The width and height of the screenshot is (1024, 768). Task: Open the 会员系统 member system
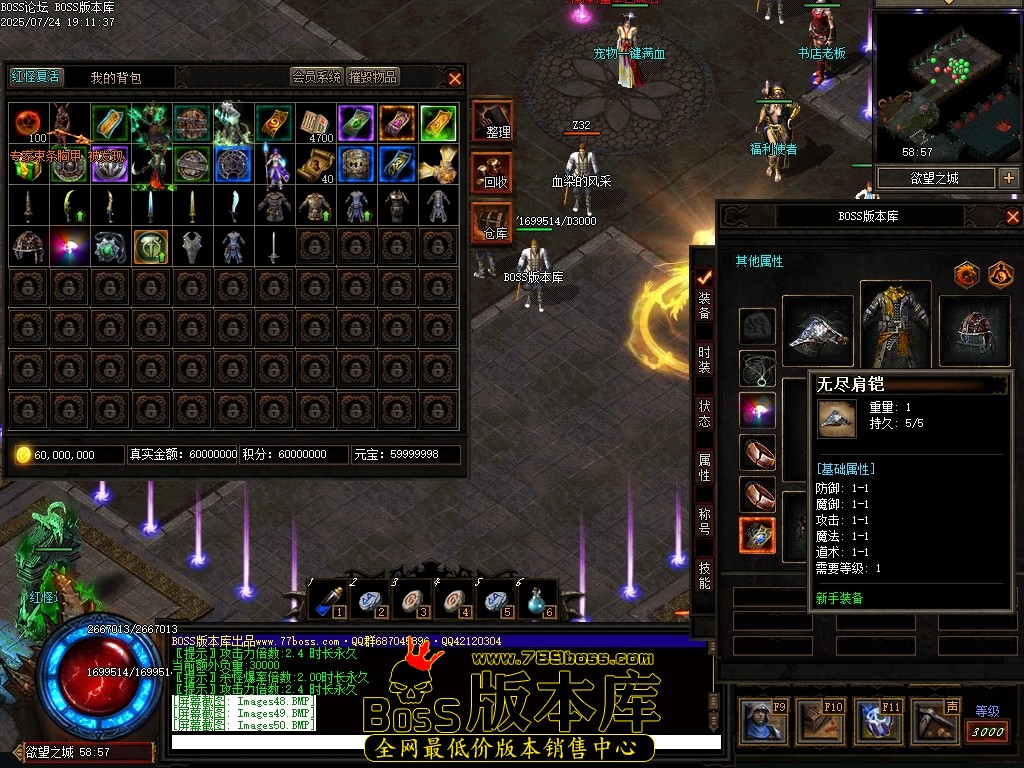(317, 77)
